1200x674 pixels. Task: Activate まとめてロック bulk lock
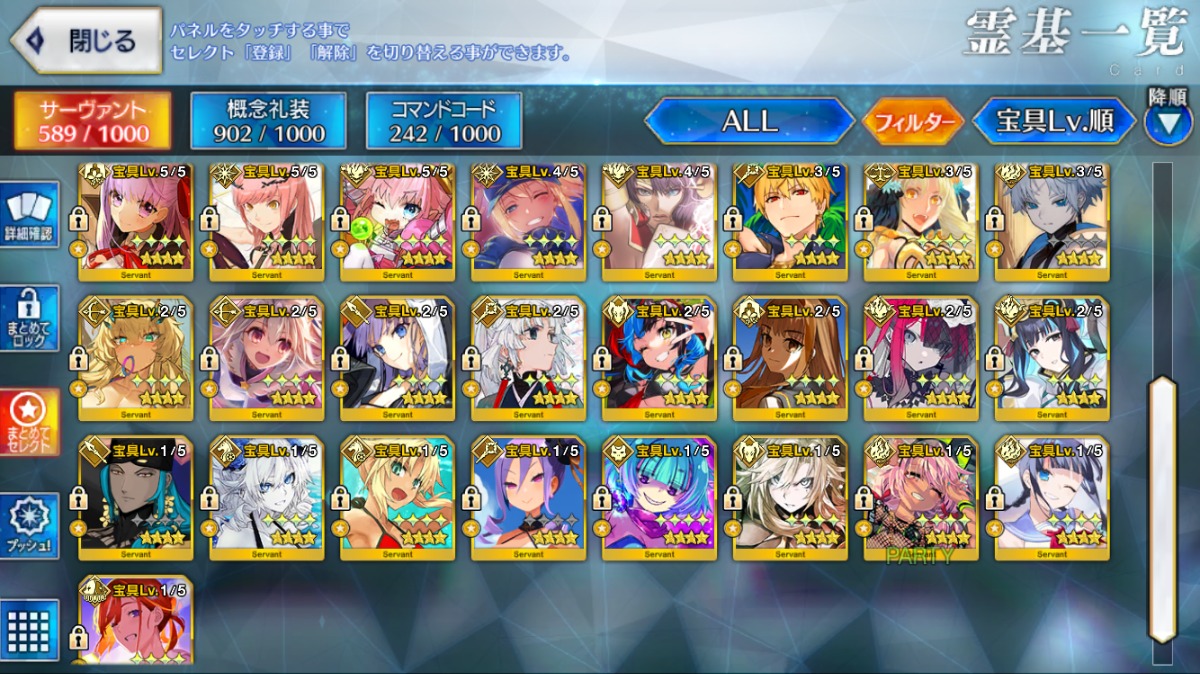31,318
